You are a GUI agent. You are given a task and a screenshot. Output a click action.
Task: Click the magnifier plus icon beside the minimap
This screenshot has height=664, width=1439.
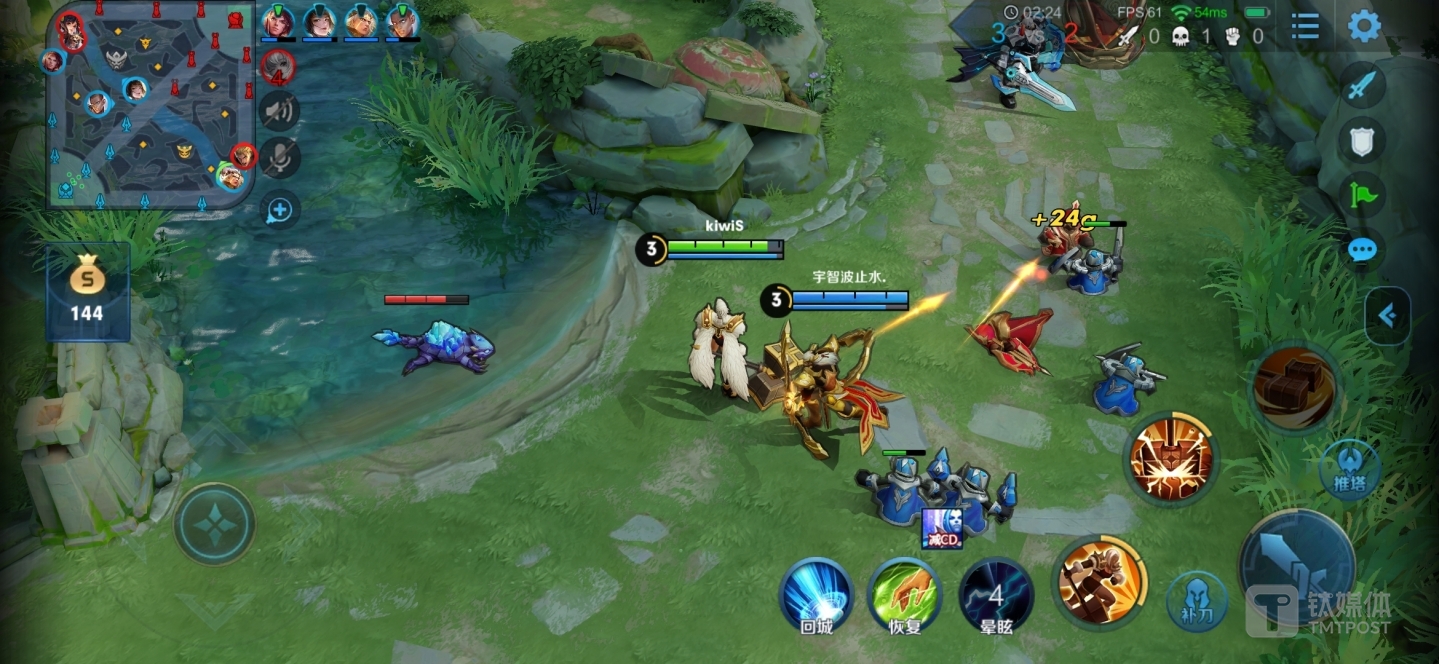point(279,210)
